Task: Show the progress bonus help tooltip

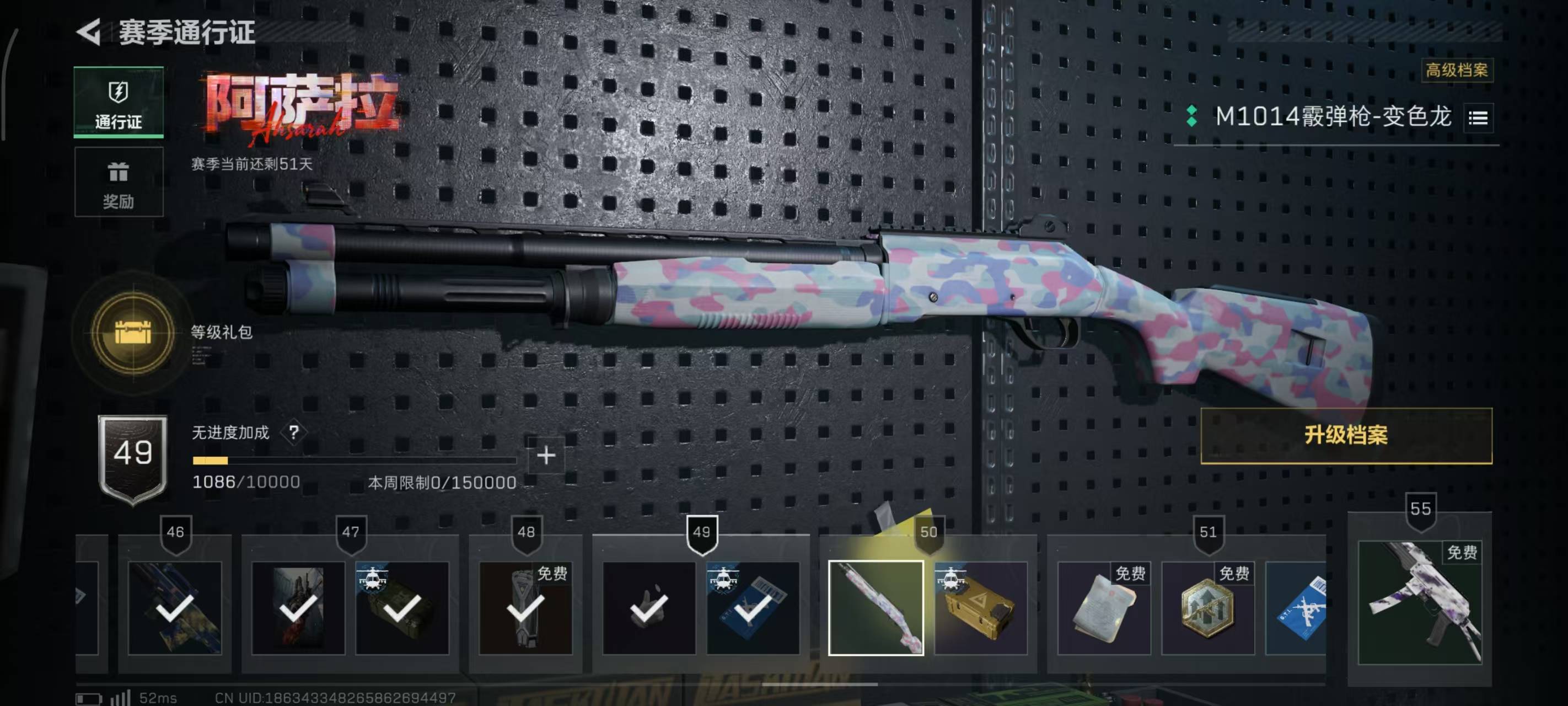Action: click(294, 432)
